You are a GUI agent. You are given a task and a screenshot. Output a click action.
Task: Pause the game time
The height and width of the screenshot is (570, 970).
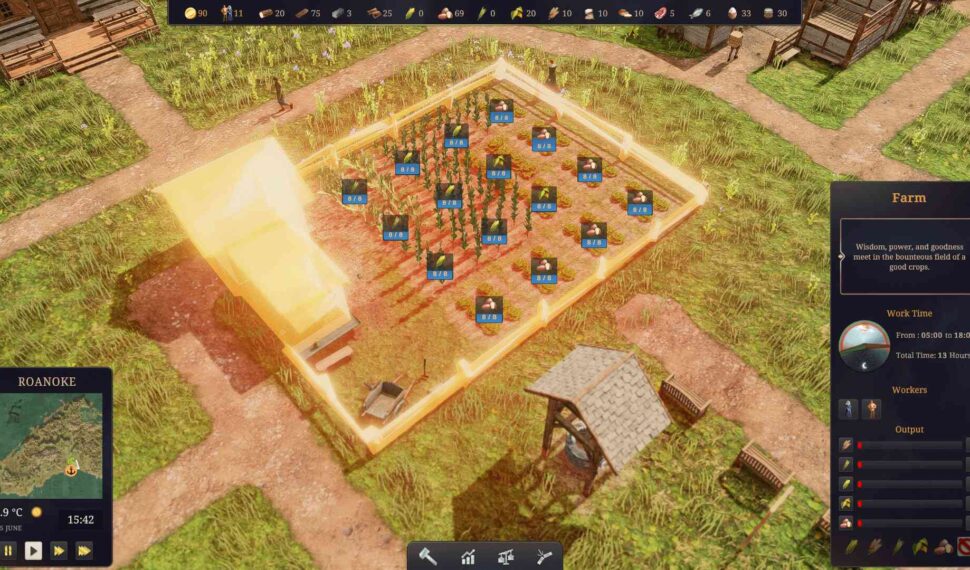9,550
